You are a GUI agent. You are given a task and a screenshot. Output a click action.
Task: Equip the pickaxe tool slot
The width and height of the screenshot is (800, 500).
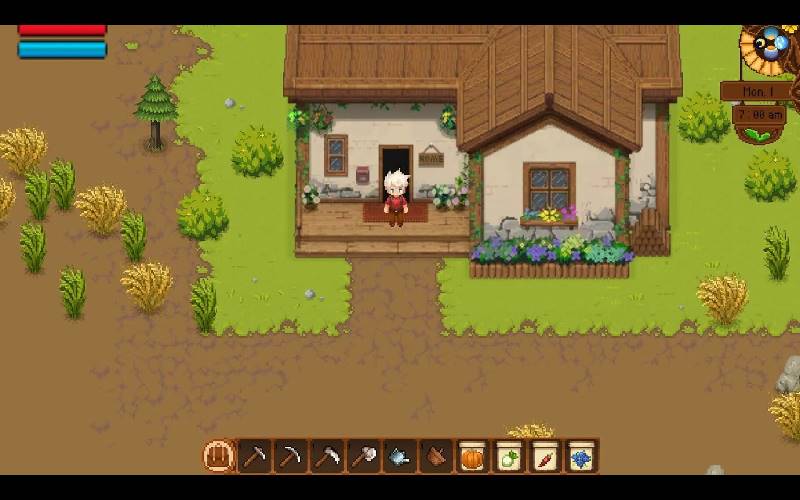(x=291, y=457)
